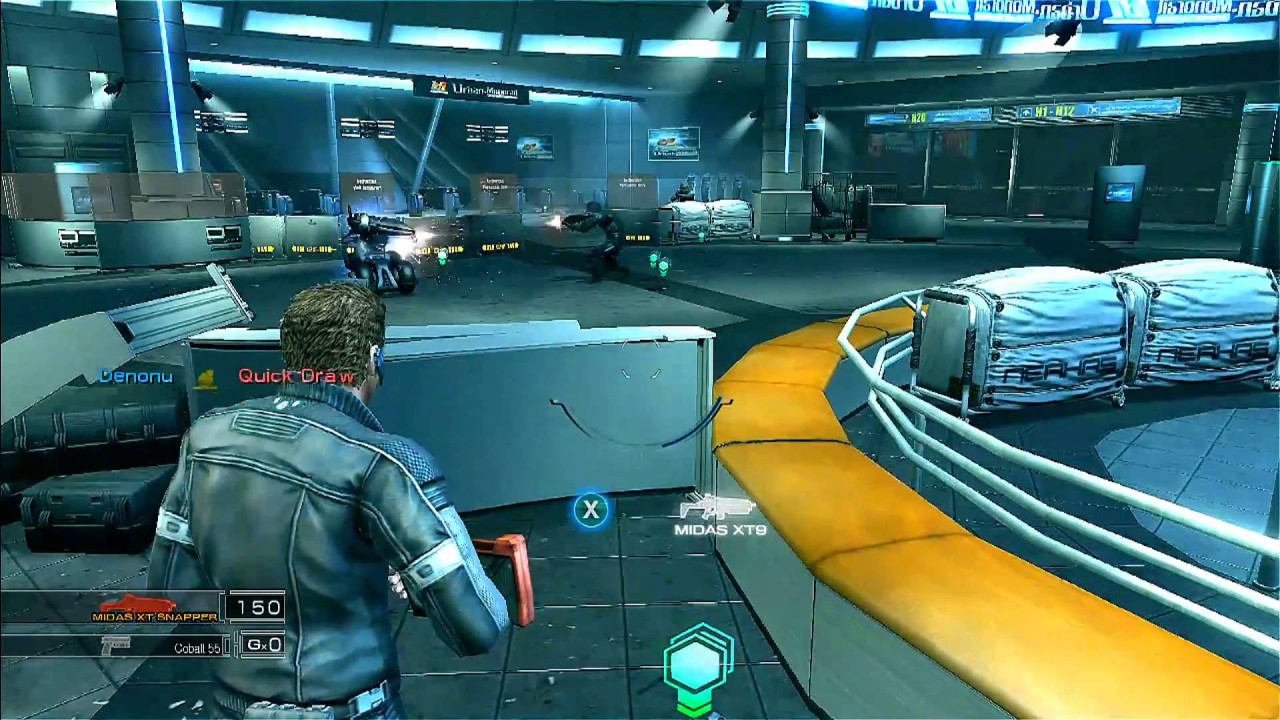The image size is (1280, 720).
Task: Select the Midas XT Snapper weapon slot
Action: (154, 608)
